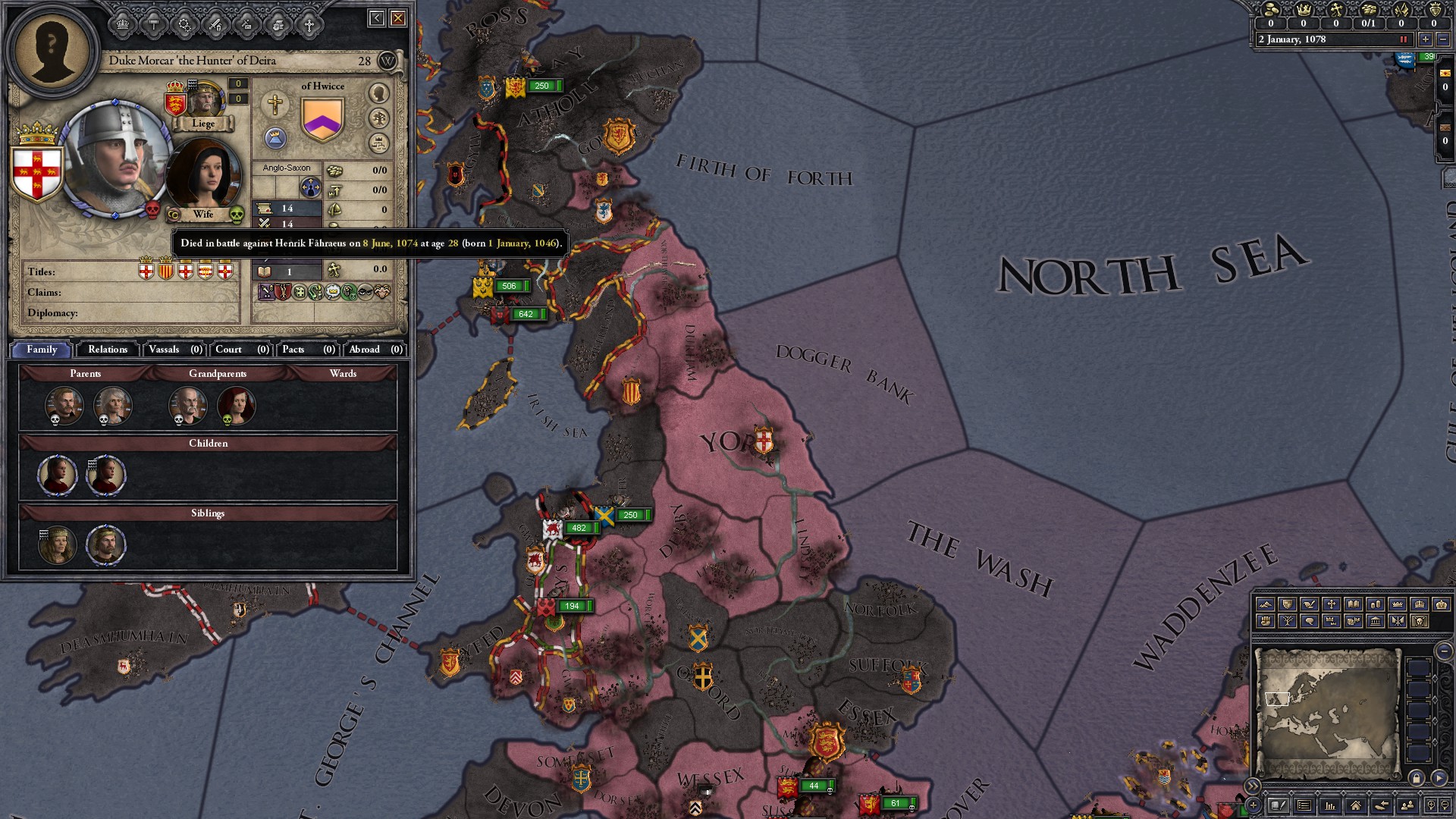Open the terrain map mode

tap(1266, 604)
